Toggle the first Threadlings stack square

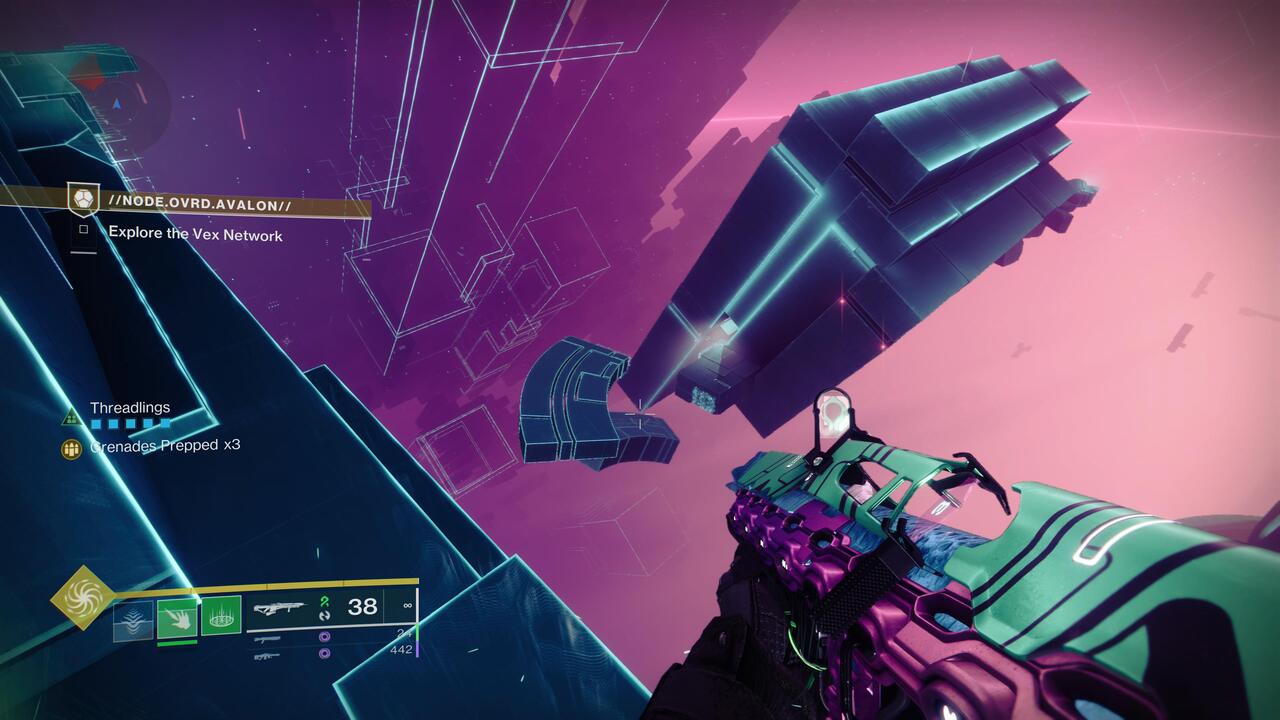96,424
